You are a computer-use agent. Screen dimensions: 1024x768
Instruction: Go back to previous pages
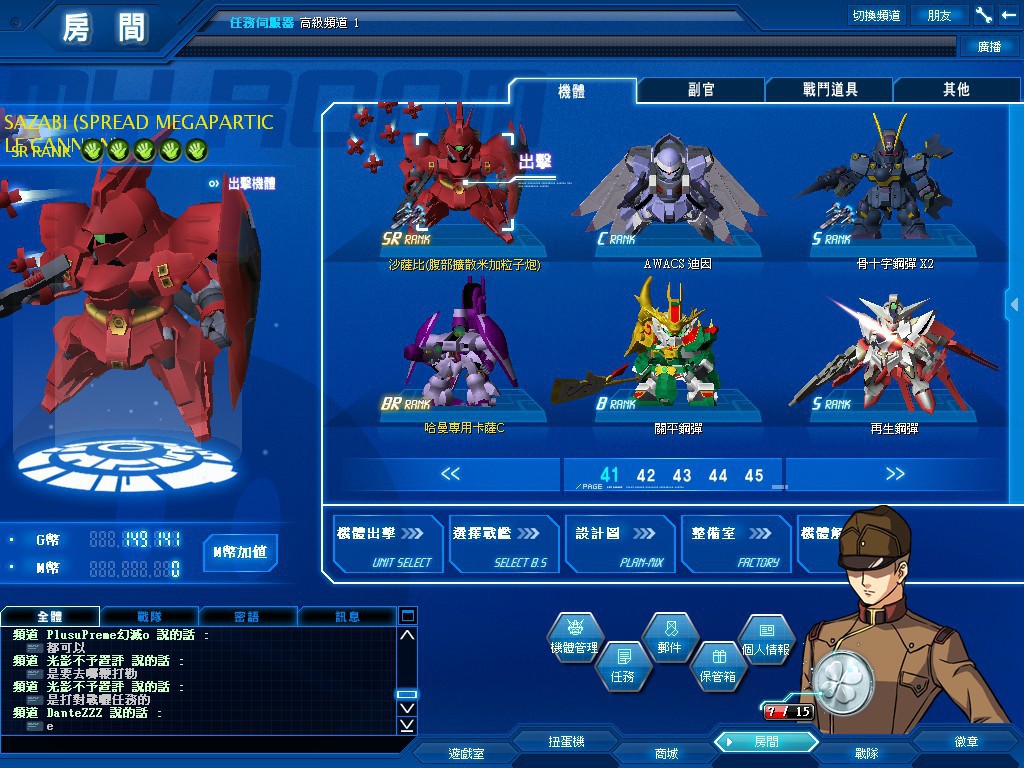pos(450,474)
